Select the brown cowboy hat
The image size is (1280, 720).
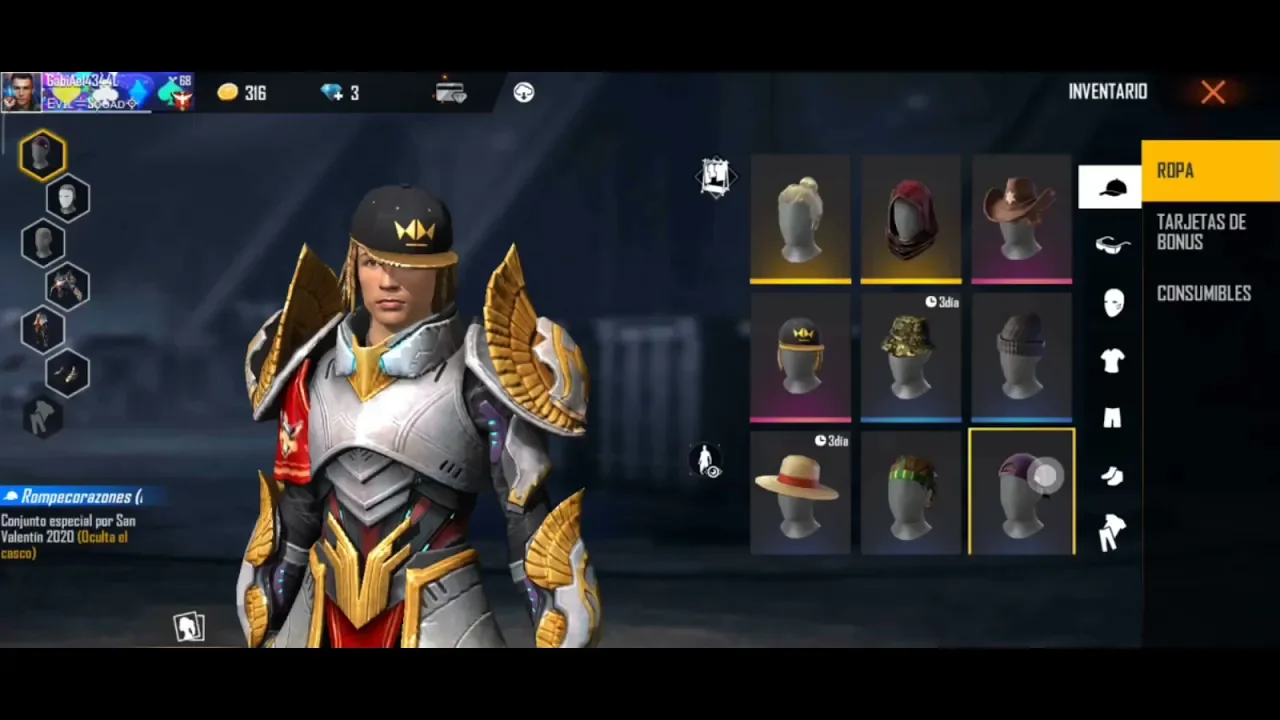(1021, 218)
